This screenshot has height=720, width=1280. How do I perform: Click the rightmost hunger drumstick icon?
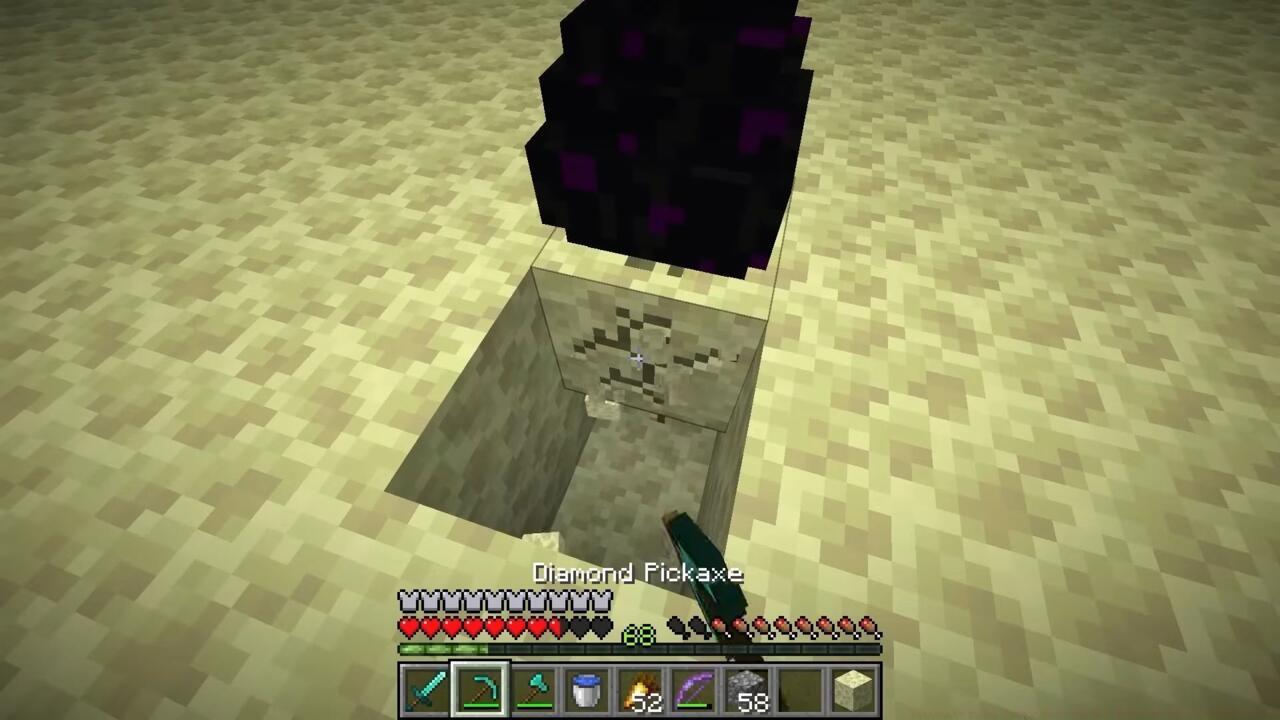point(868,627)
